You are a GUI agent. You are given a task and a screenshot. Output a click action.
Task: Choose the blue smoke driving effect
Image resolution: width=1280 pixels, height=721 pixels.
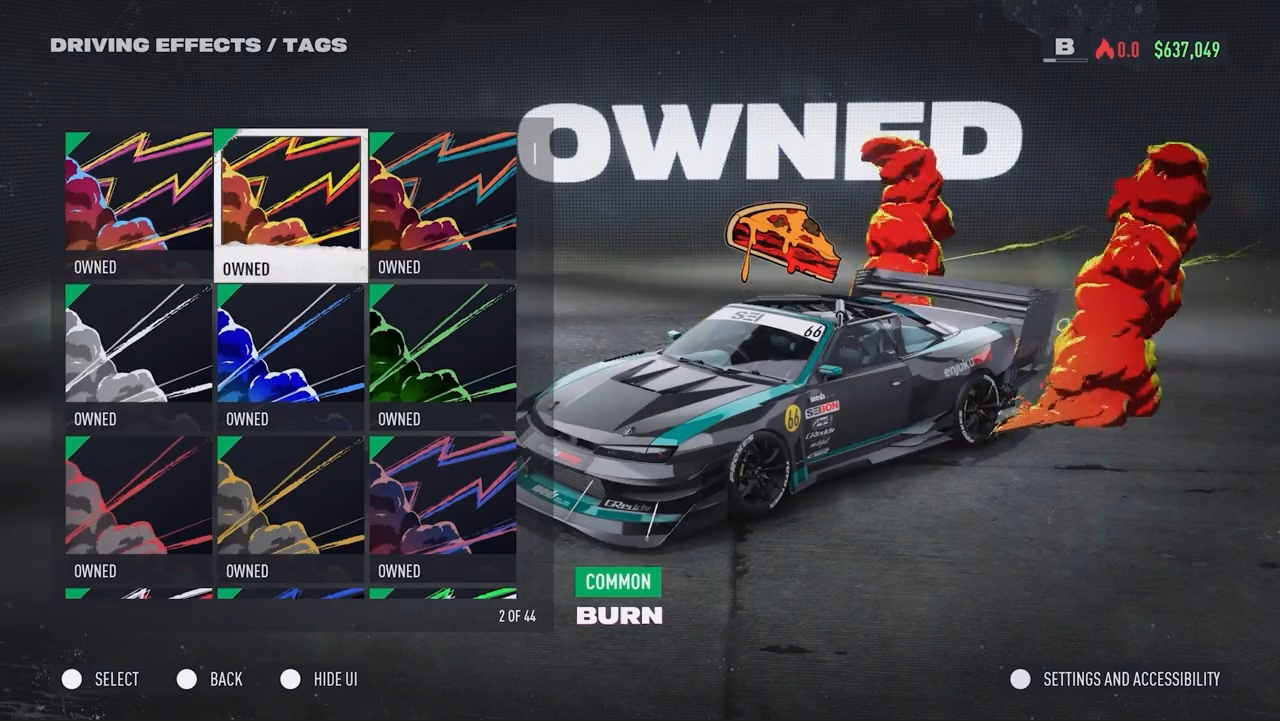(291, 356)
